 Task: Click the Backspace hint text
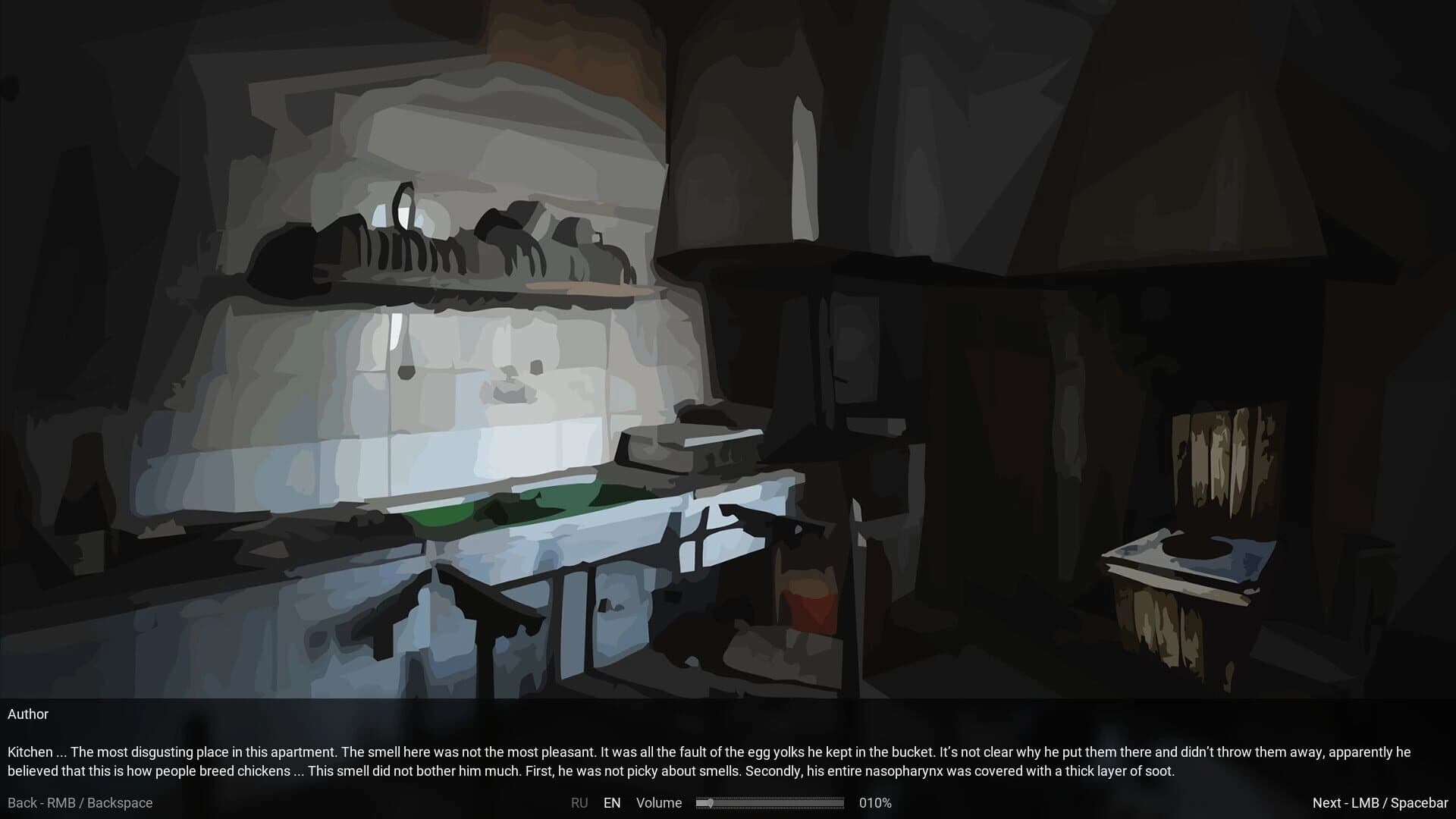coord(120,802)
